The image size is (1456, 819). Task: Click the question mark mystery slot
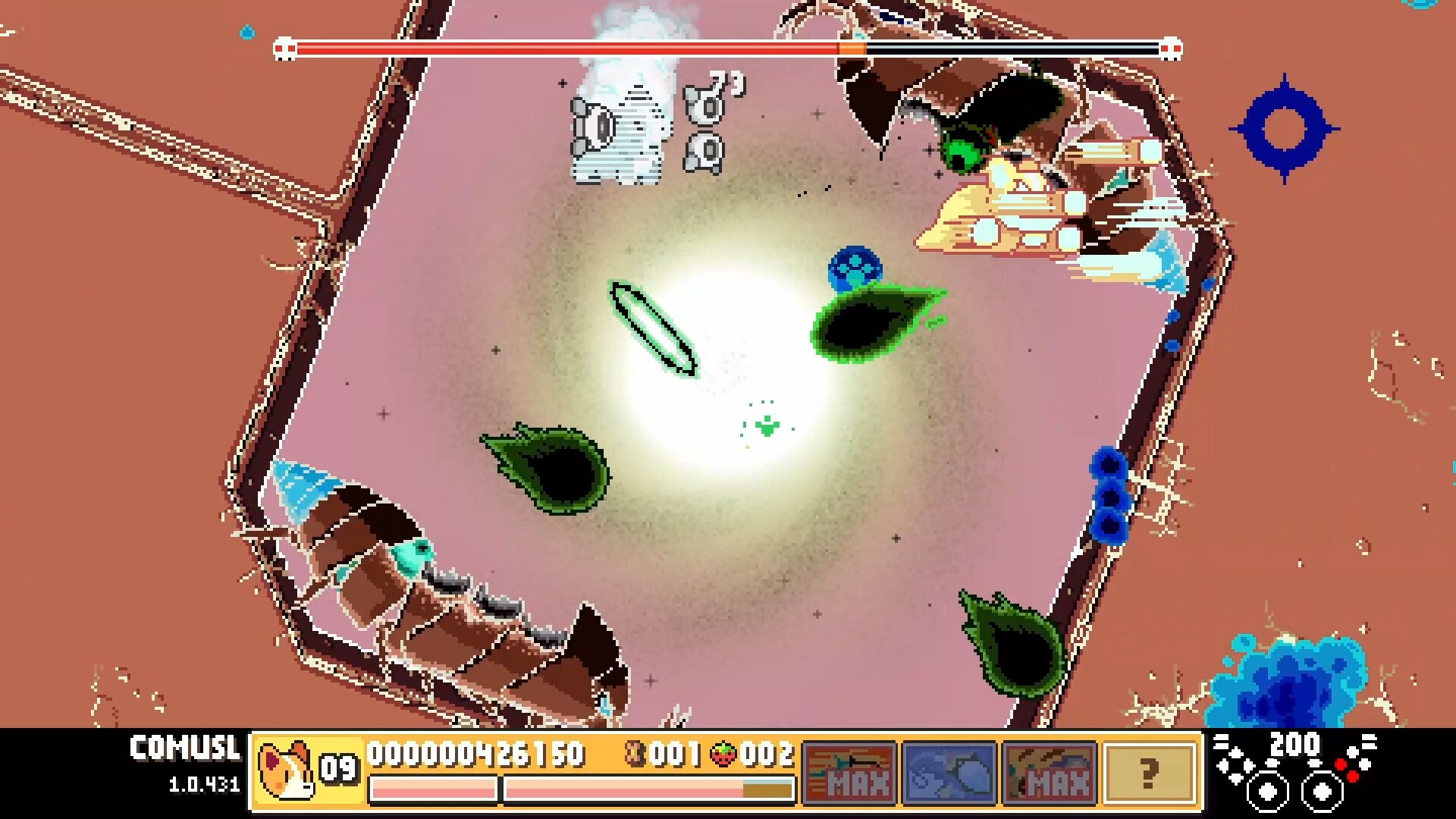click(x=1150, y=772)
